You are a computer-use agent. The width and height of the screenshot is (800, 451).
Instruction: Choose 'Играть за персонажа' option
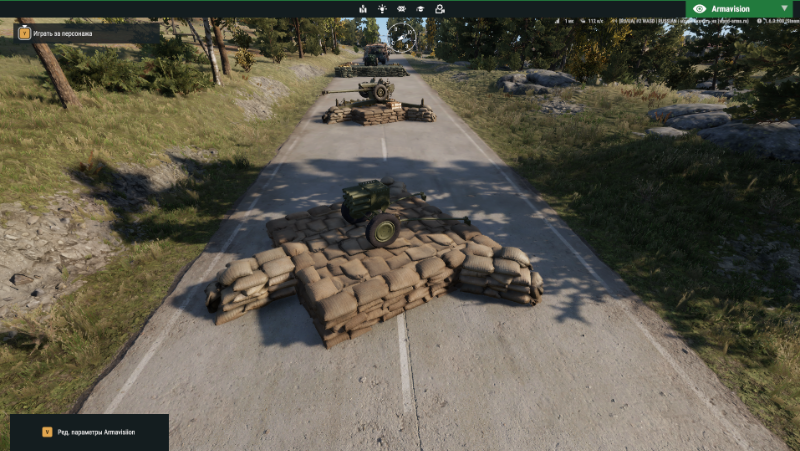click(62, 33)
